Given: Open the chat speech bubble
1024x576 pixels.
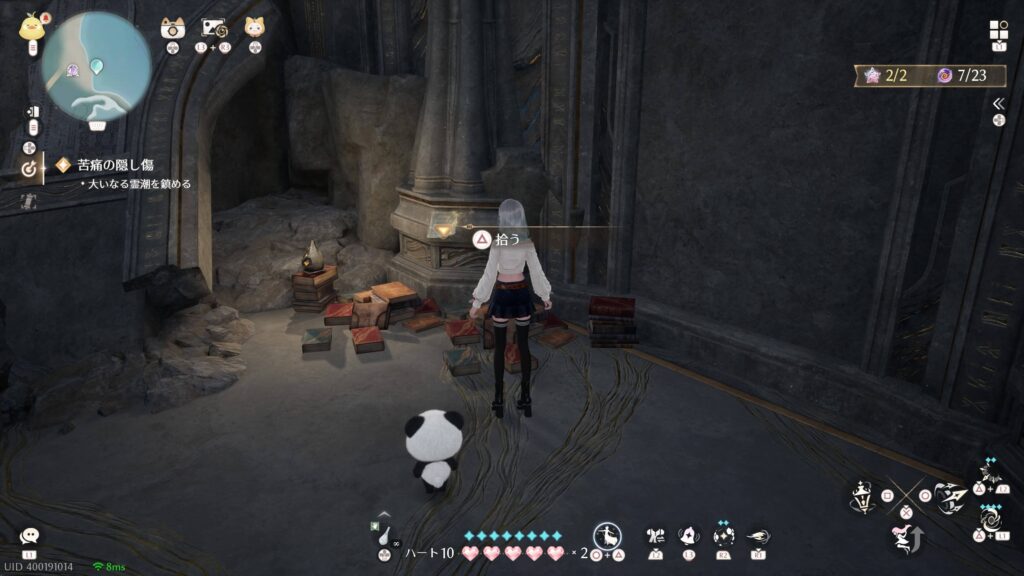Looking at the screenshot, I should click(x=29, y=536).
